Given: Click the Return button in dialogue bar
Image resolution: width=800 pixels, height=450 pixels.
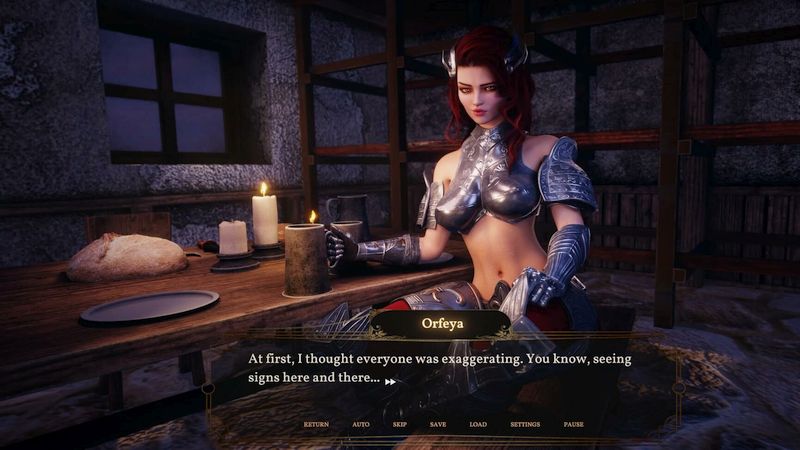Looking at the screenshot, I should tap(316, 424).
